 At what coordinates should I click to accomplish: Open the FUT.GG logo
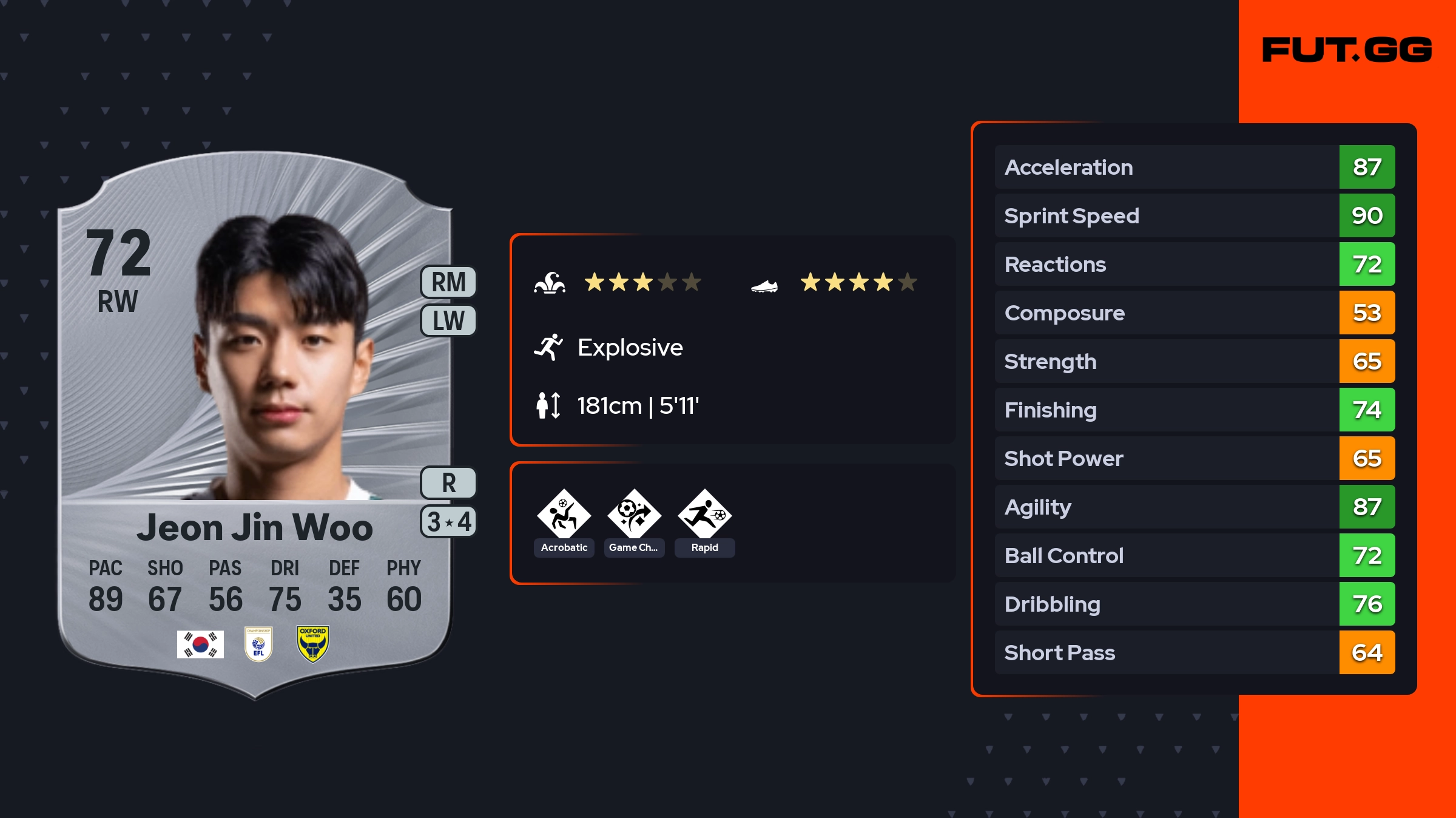(x=1347, y=50)
